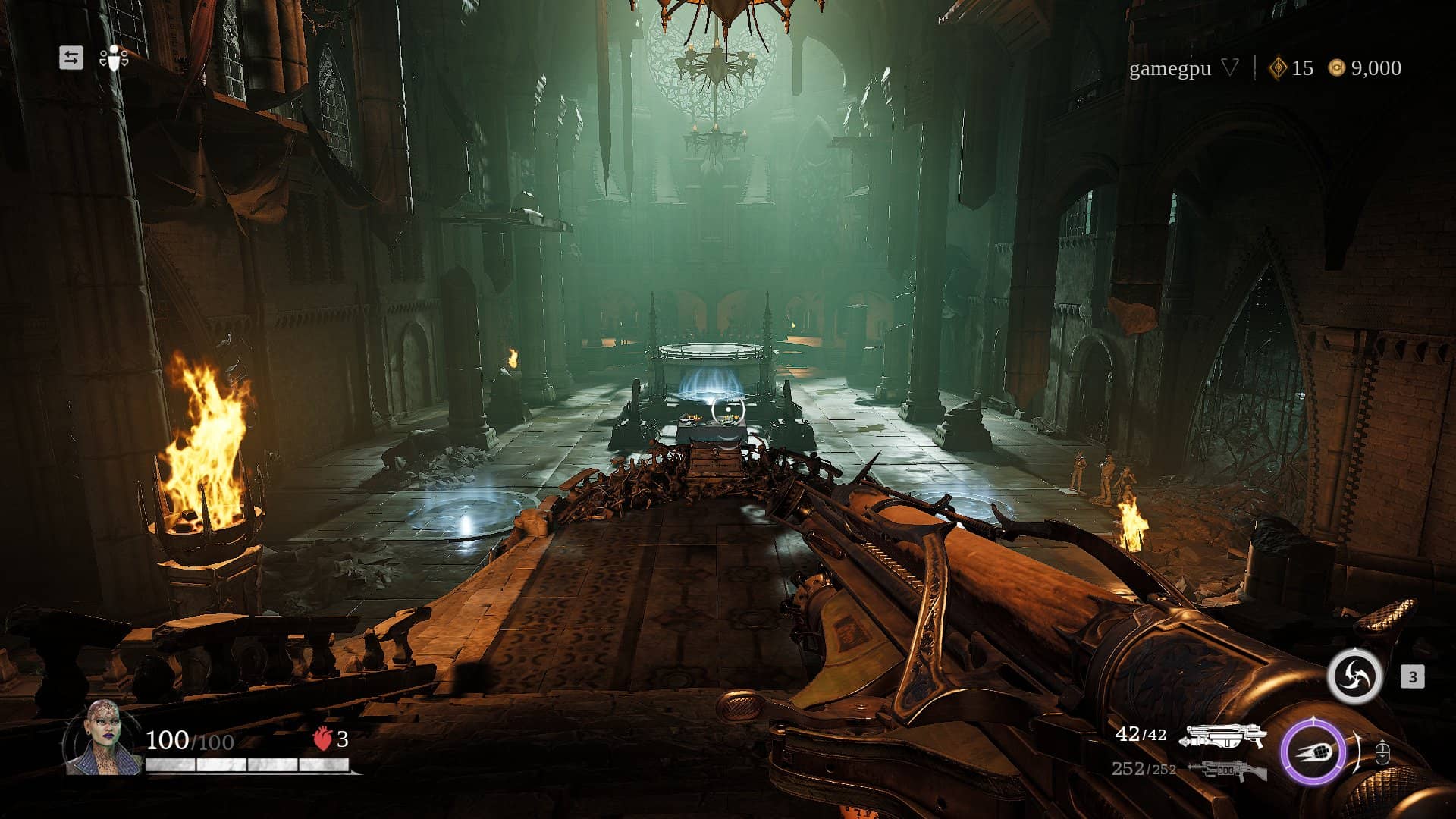Click the squad figure icon
Viewport: 1456px width, 819px height.
(x=114, y=58)
